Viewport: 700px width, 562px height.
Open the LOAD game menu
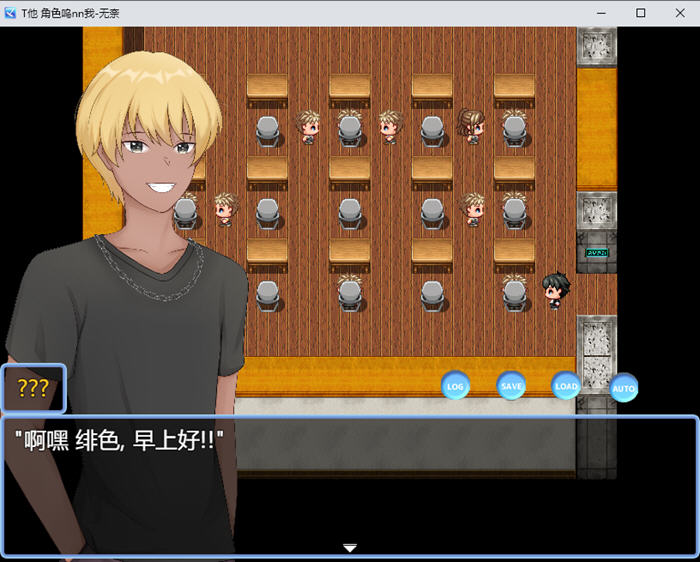(x=566, y=385)
